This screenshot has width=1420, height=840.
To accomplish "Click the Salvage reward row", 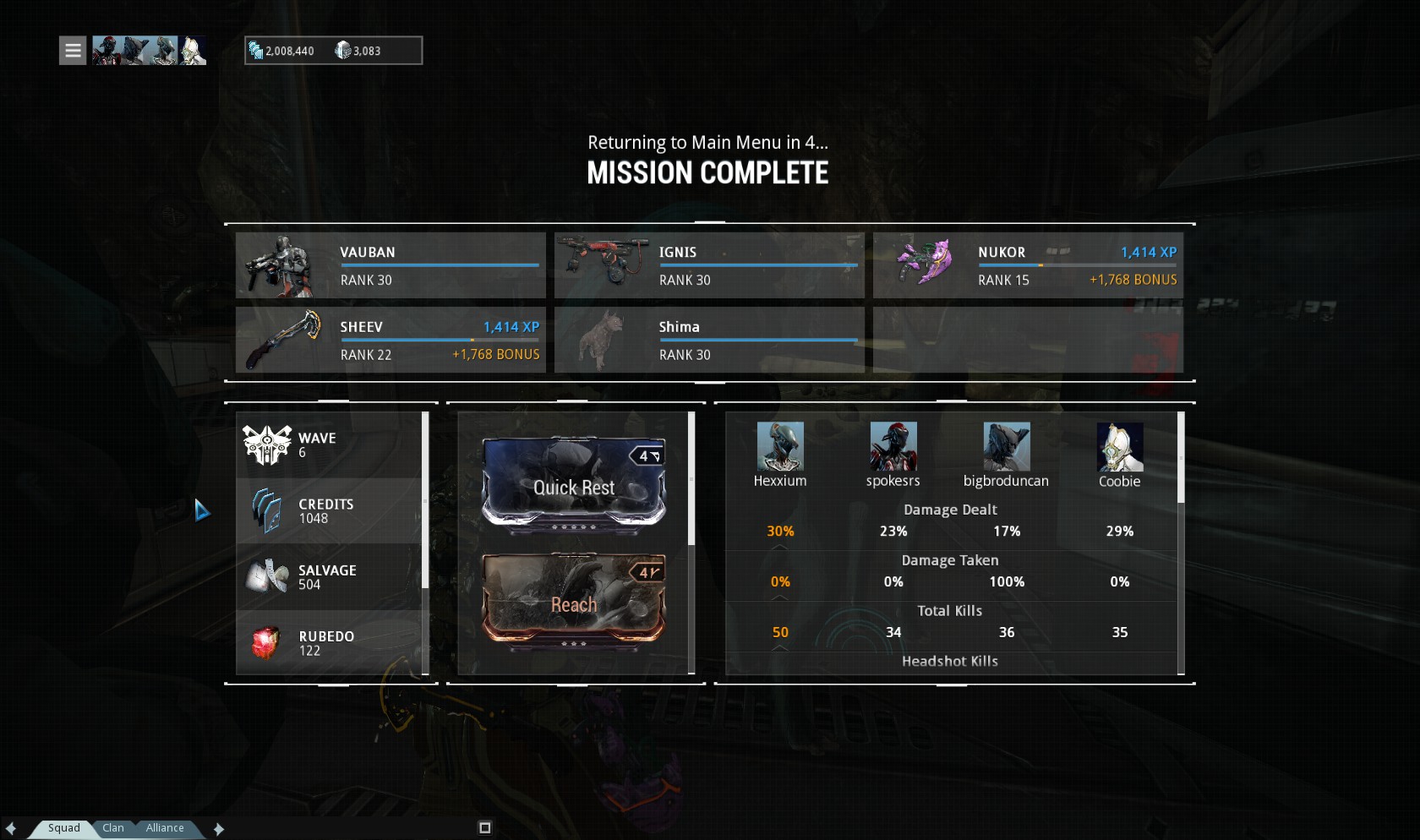I will (x=330, y=577).
